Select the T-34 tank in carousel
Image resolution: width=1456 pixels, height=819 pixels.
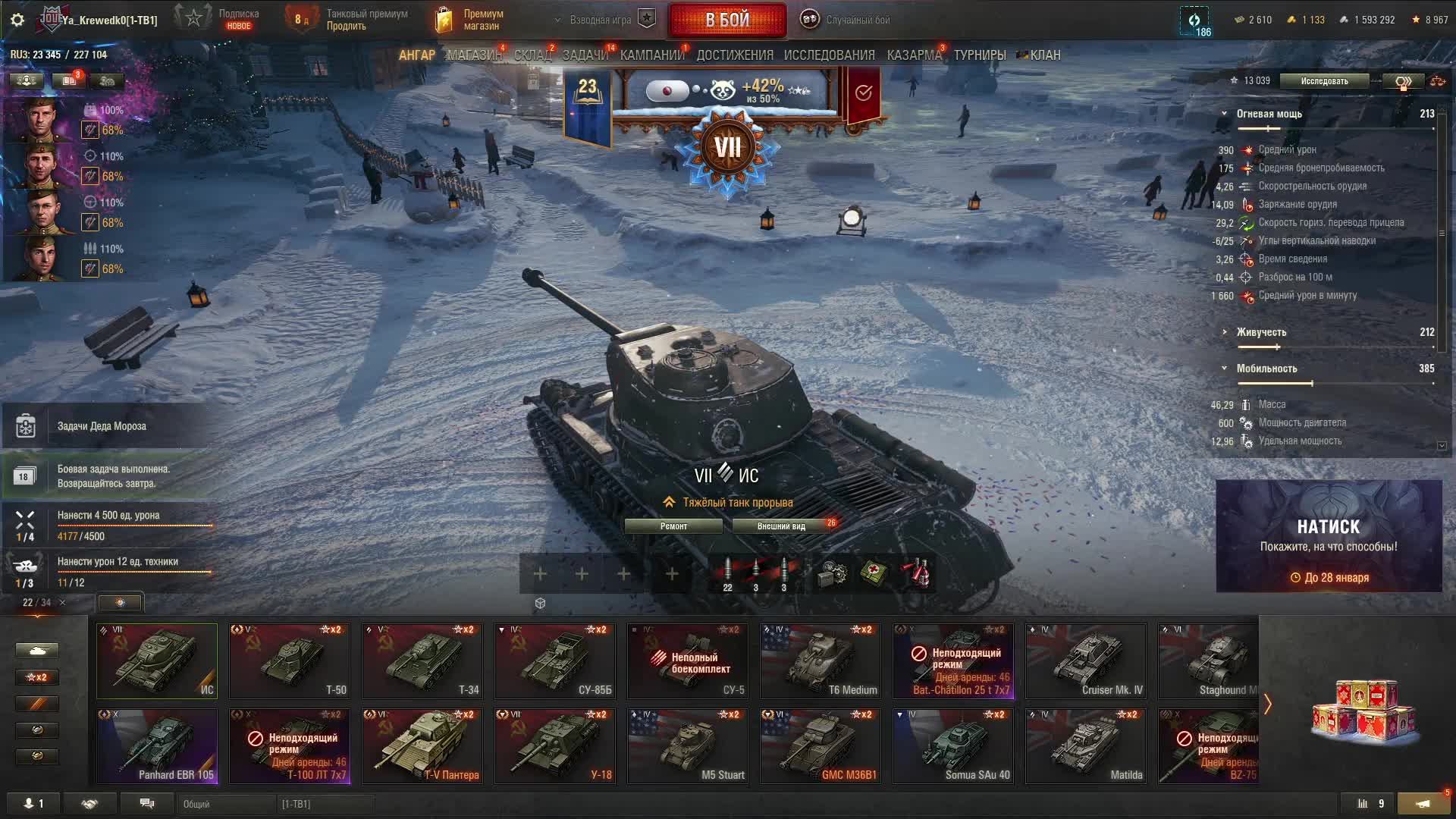[422, 661]
